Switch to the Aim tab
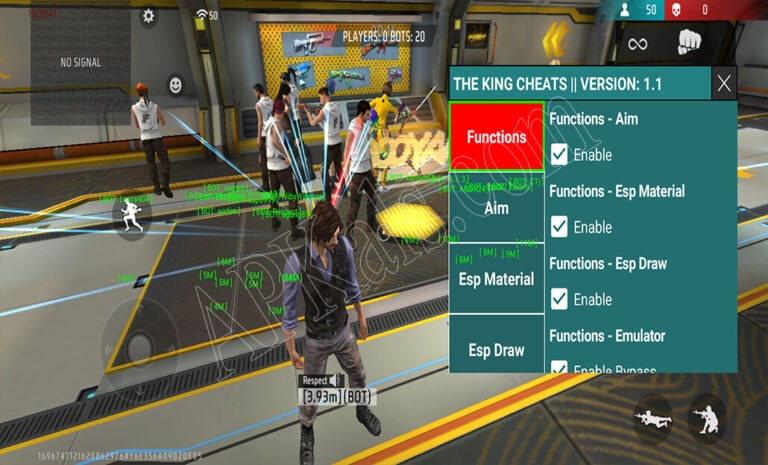The image size is (768, 465). 496,208
